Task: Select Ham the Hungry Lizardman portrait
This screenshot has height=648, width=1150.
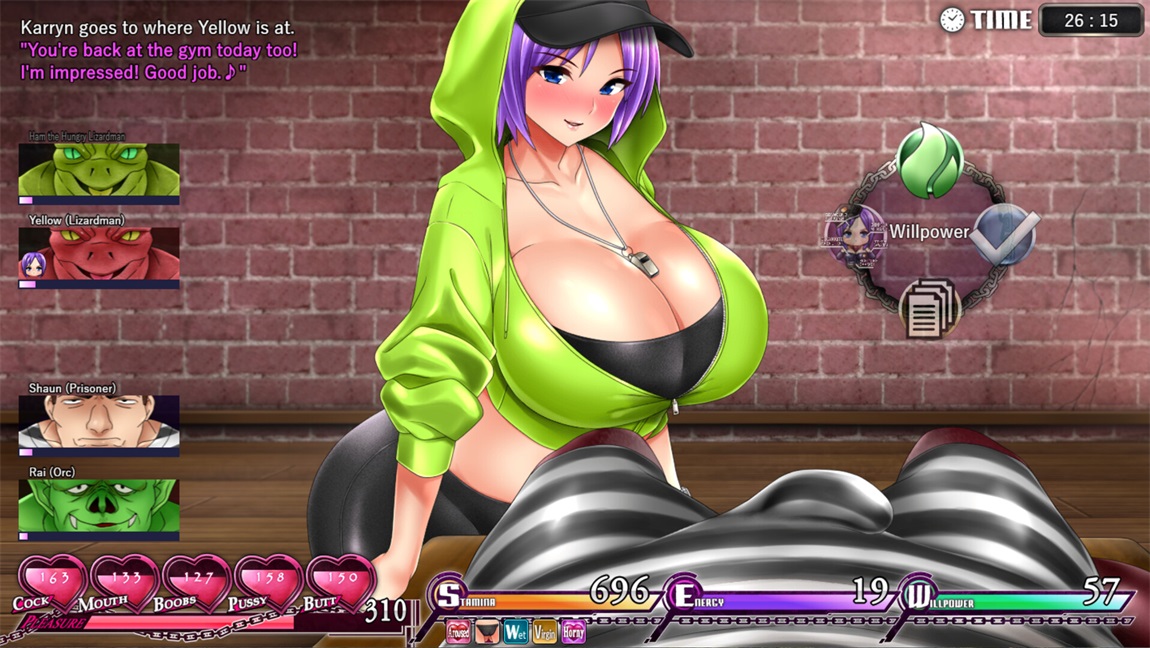Action: coord(99,169)
